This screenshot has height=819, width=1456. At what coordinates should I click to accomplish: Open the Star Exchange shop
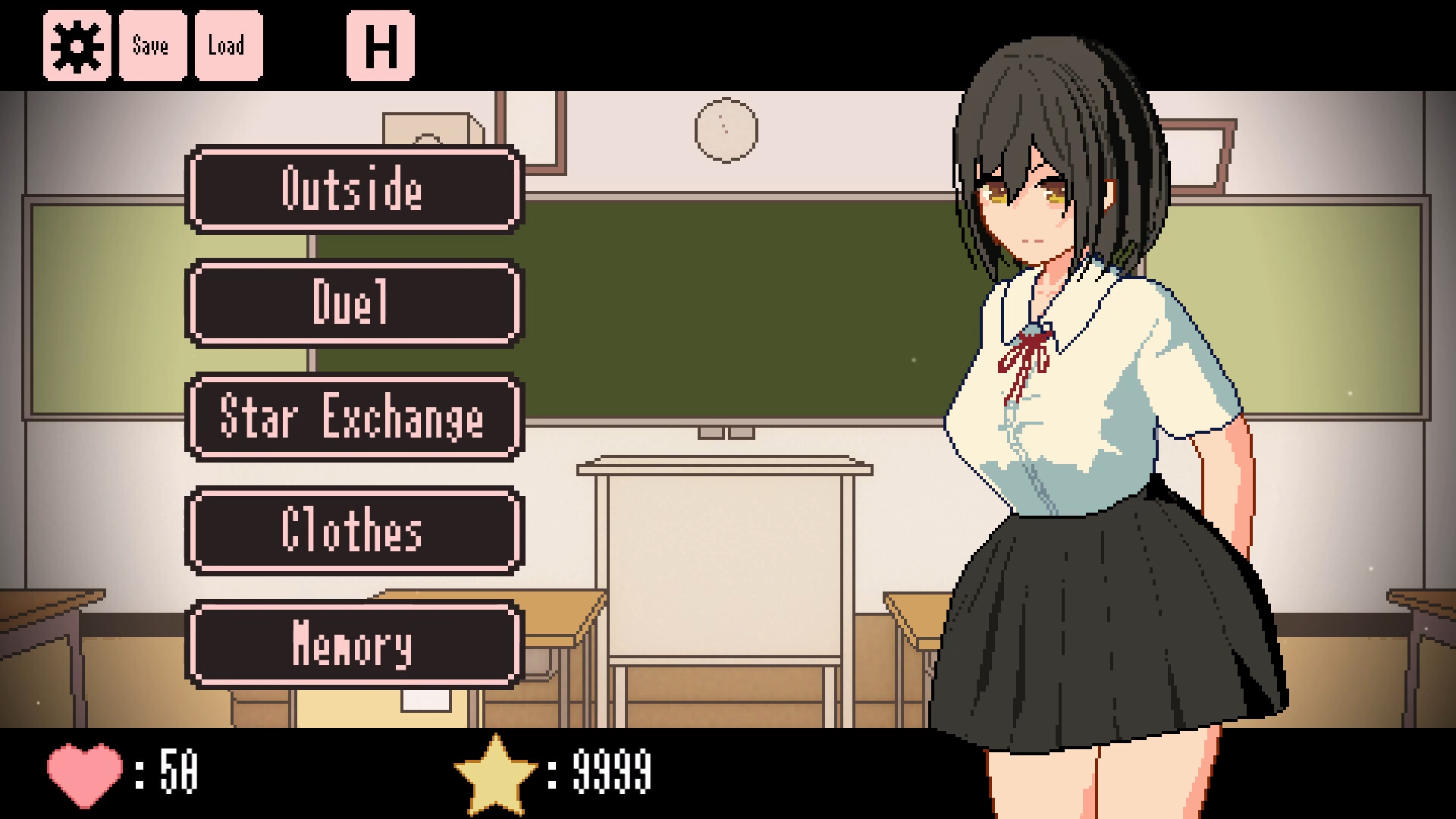[x=353, y=416]
